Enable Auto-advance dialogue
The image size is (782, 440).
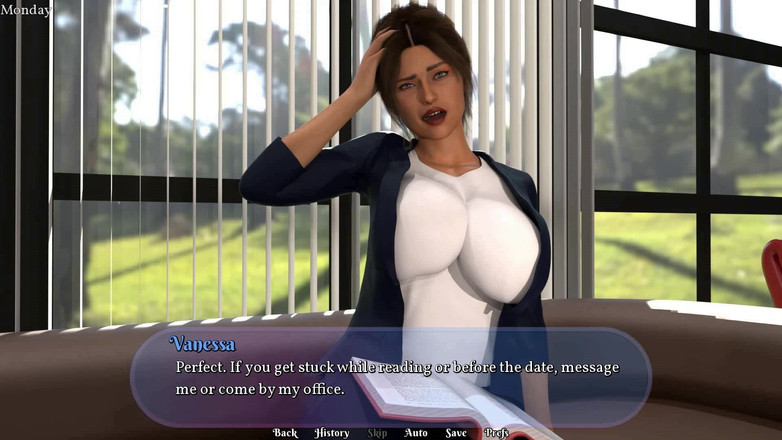pos(416,433)
